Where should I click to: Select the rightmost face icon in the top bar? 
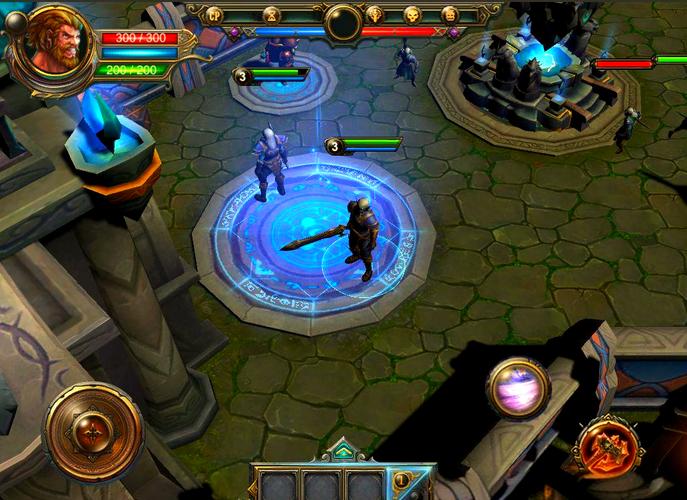click(449, 14)
